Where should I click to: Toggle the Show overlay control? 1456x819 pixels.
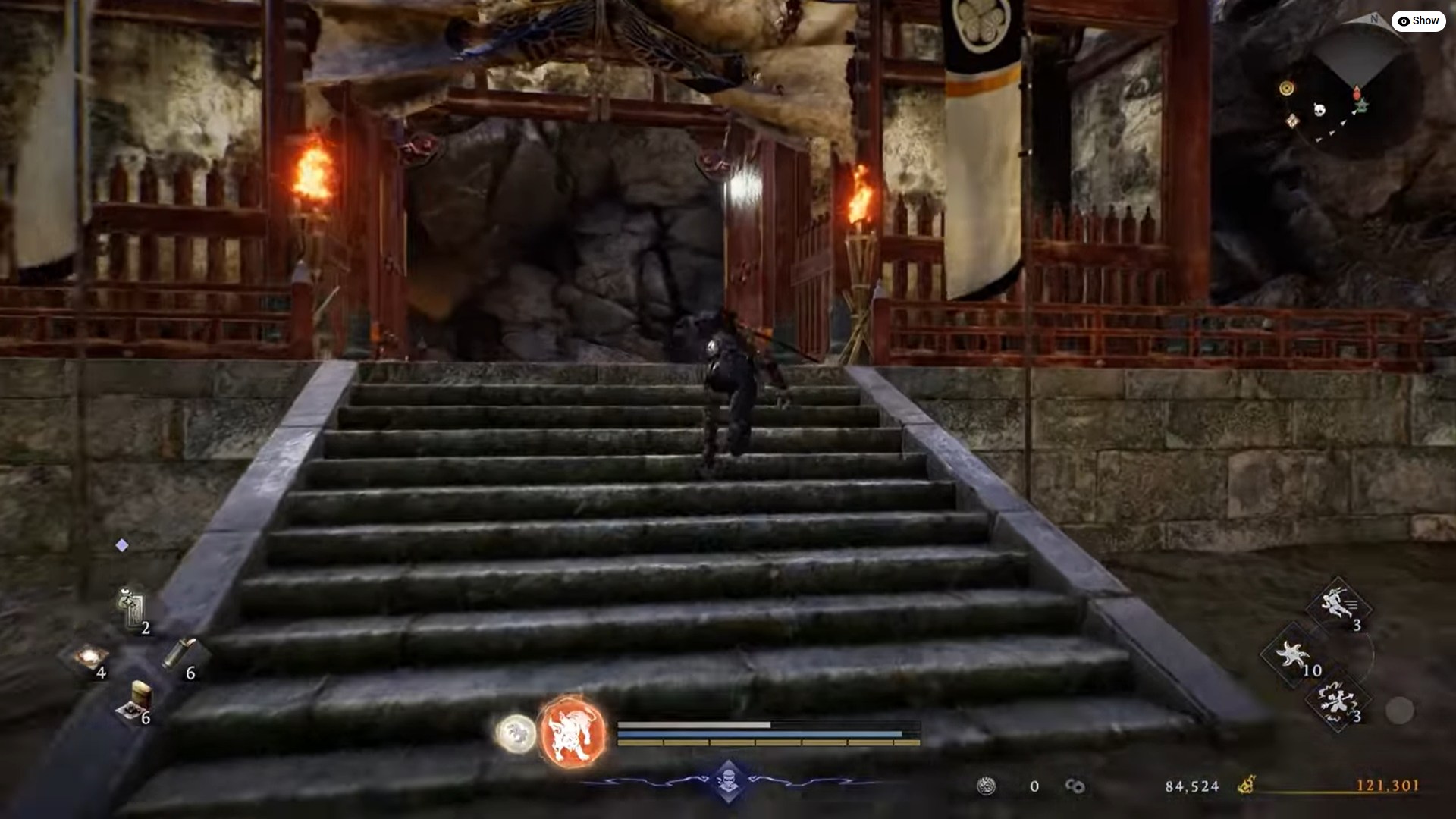pyautogui.click(x=1420, y=20)
